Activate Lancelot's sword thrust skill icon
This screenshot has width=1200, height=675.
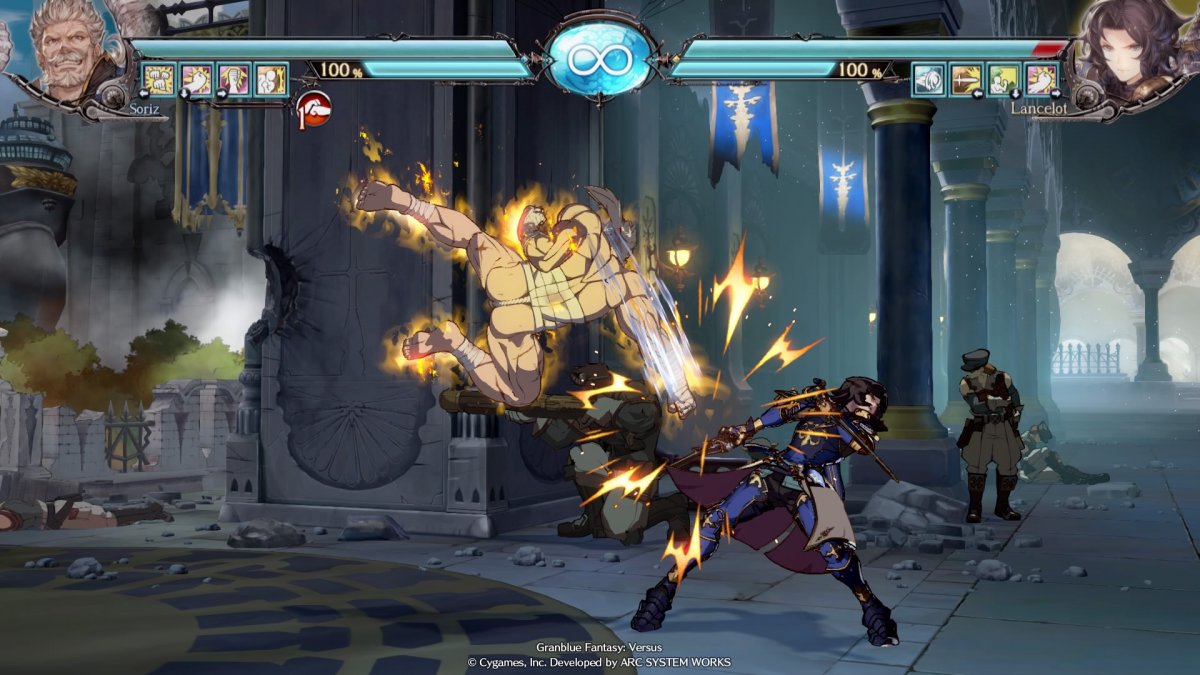[966, 79]
